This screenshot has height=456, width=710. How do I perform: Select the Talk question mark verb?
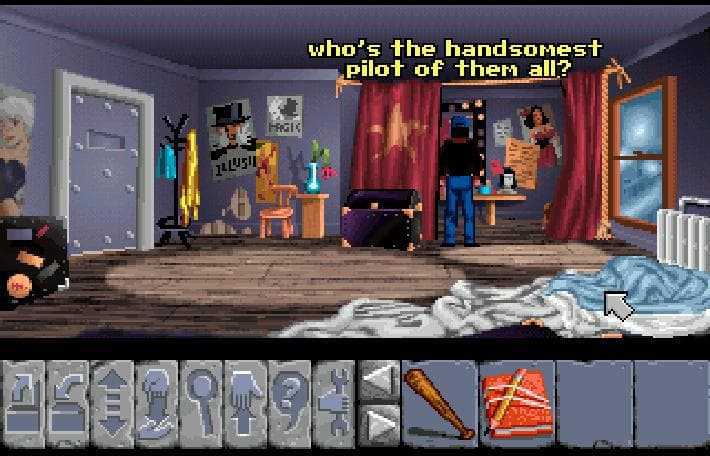coord(288,400)
